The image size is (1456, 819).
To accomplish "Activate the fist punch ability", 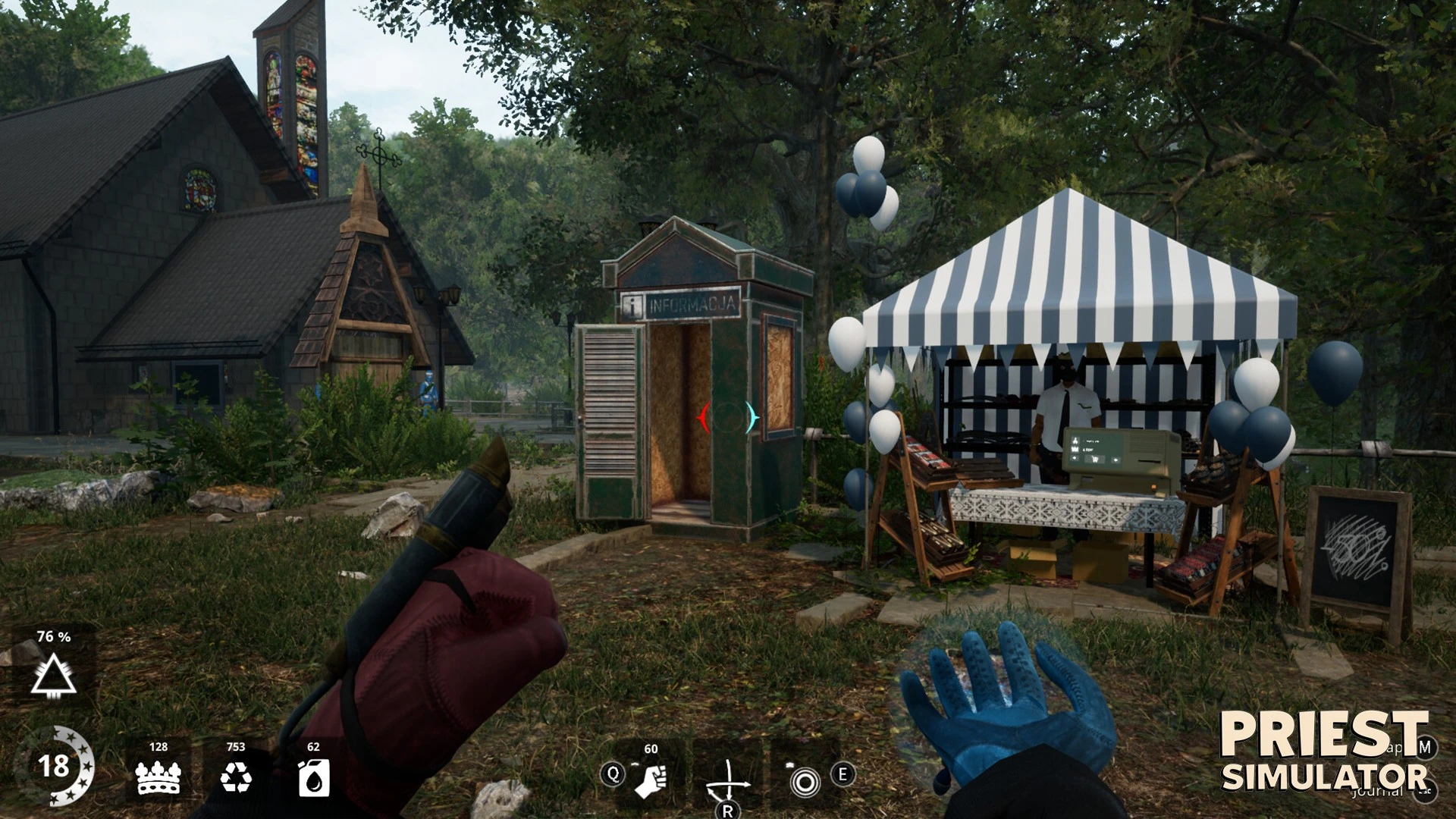I will coord(649,780).
